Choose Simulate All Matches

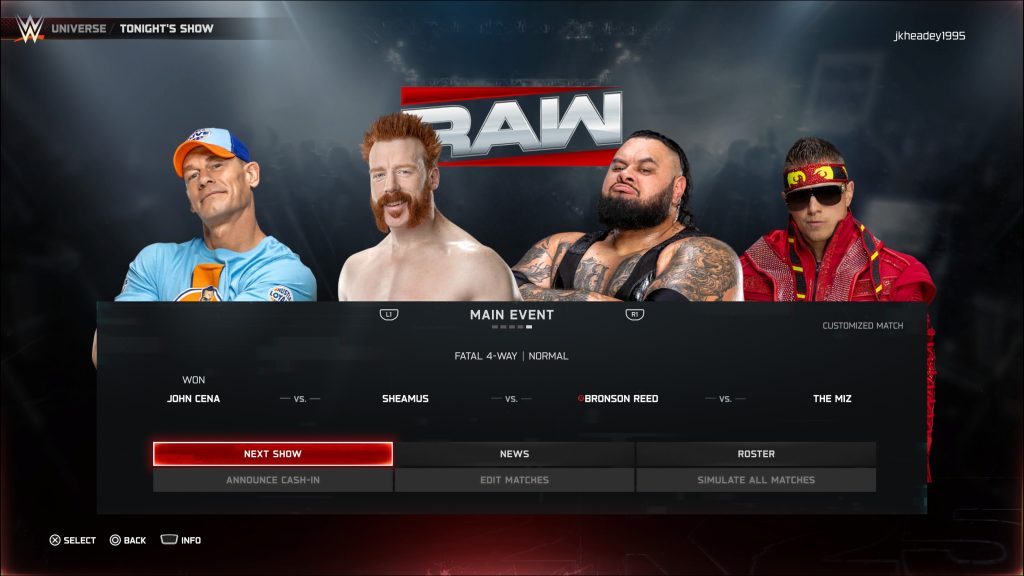point(756,480)
